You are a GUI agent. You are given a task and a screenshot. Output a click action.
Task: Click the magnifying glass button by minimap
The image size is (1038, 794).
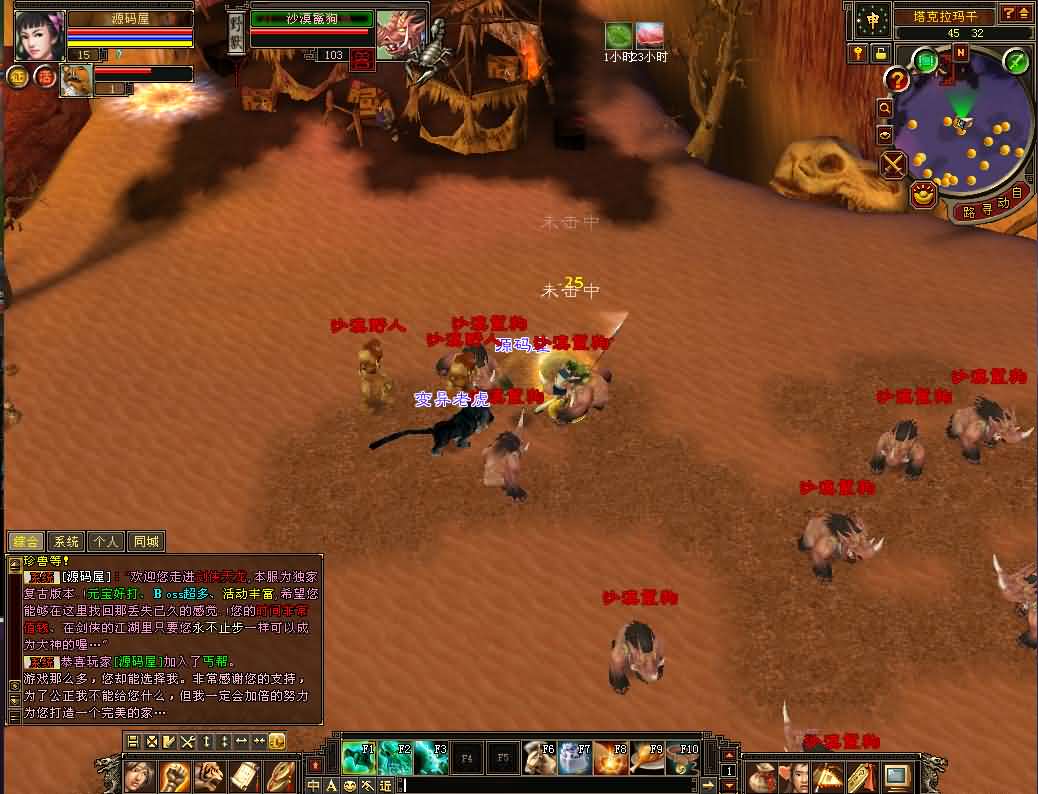click(884, 107)
